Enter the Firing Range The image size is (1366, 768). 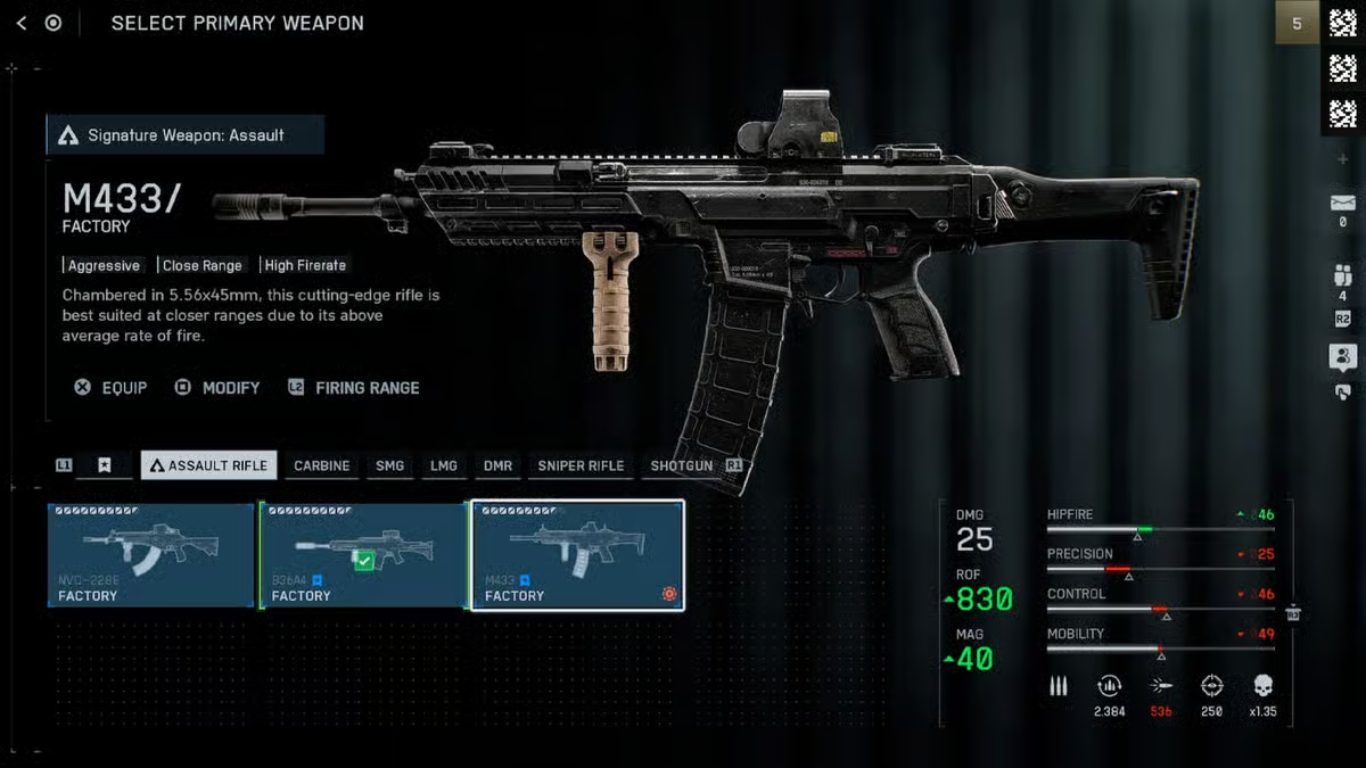[x=354, y=388]
